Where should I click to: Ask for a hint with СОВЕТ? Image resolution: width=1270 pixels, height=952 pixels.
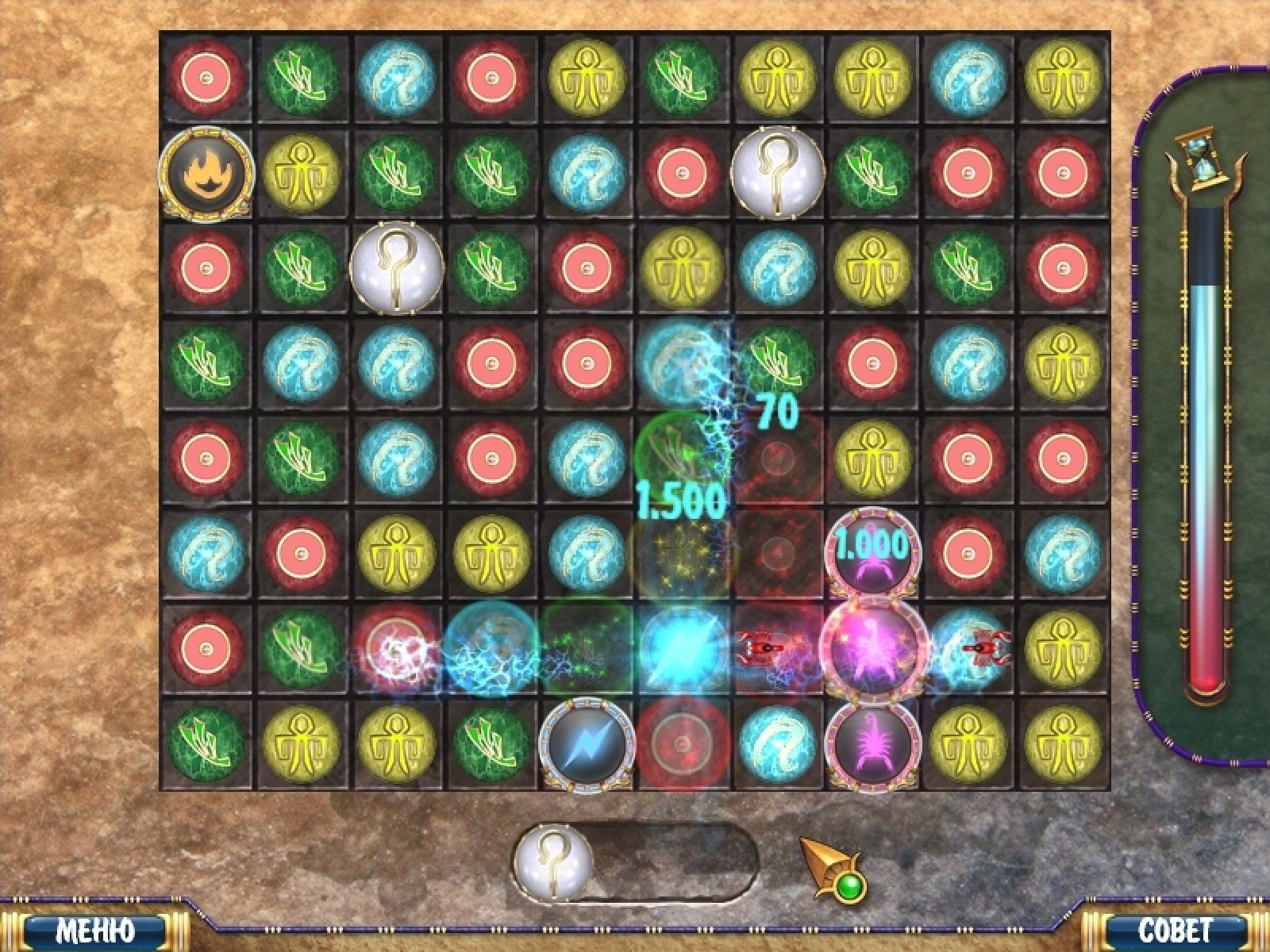point(1176,930)
